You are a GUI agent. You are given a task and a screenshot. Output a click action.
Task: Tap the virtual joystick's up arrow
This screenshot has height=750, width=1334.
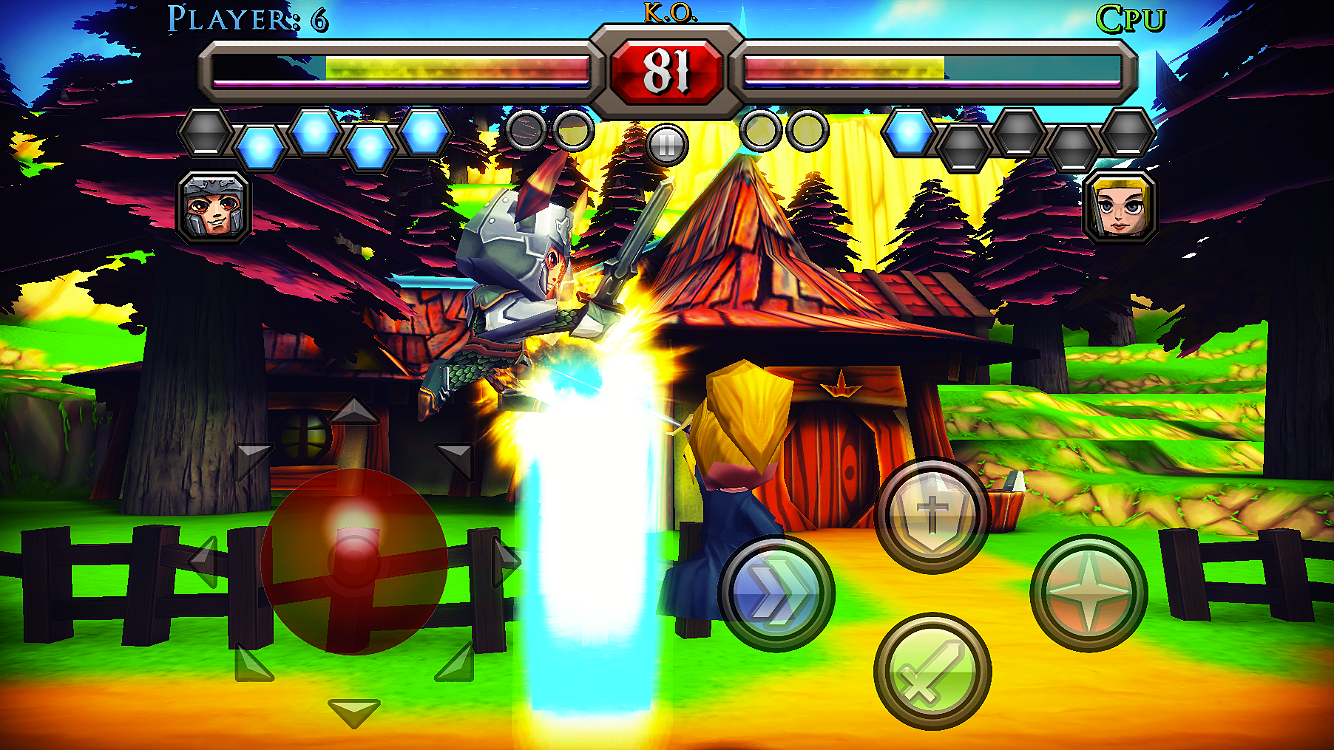coord(354,410)
